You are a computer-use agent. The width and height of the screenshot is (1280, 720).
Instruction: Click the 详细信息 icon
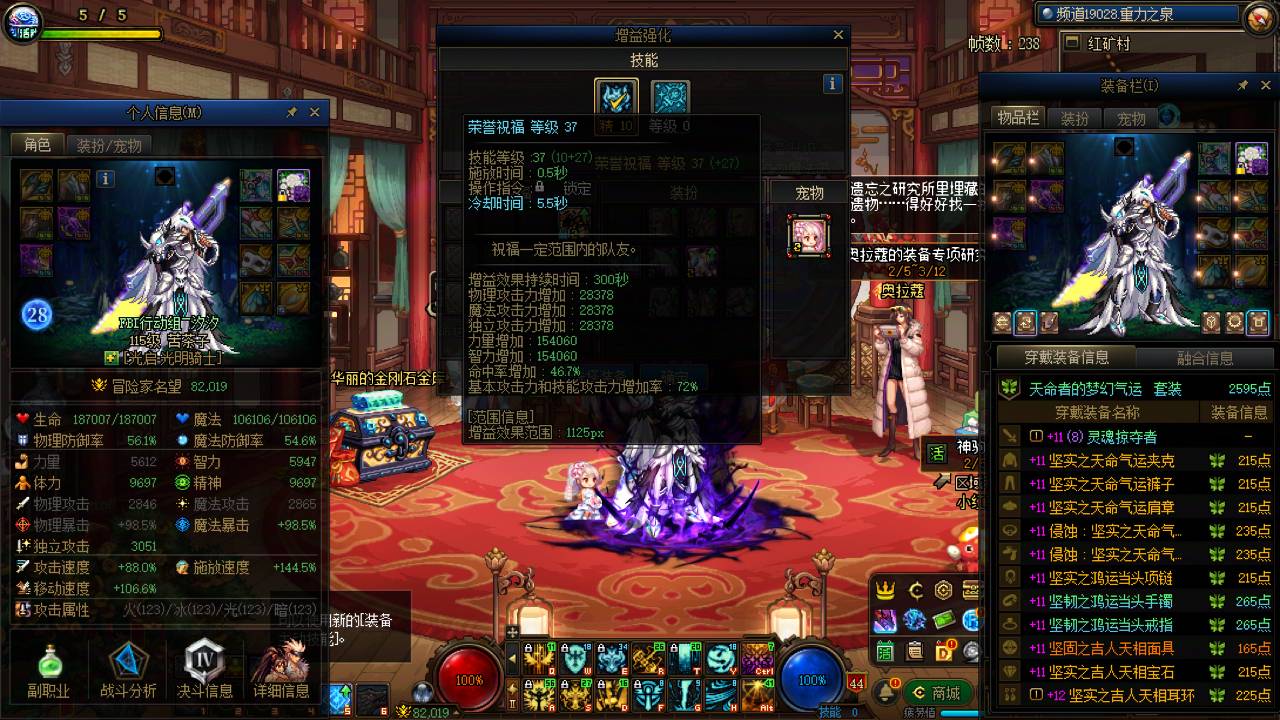(283, 658)
